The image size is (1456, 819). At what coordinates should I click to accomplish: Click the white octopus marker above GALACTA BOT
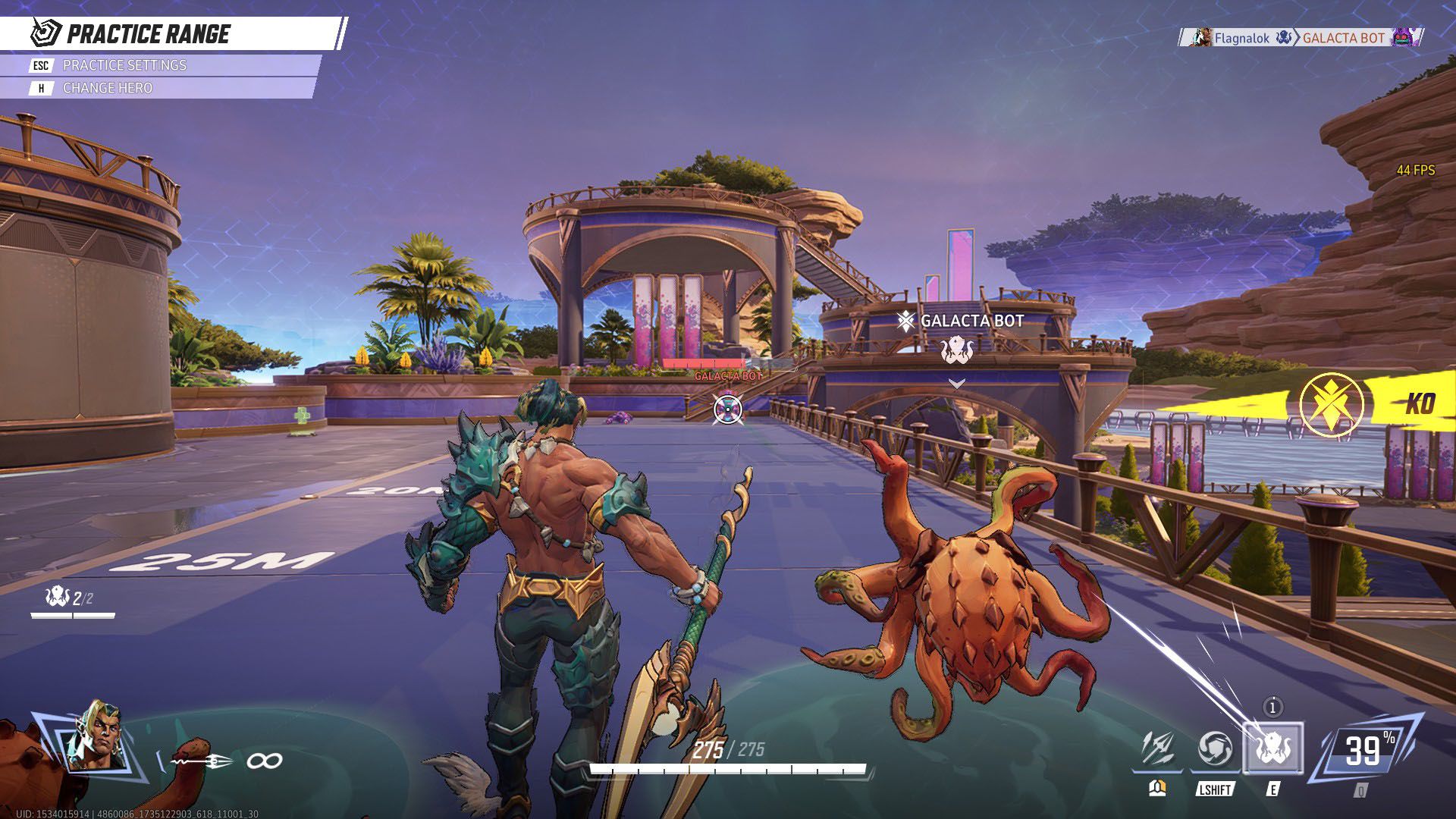(959, 350)
